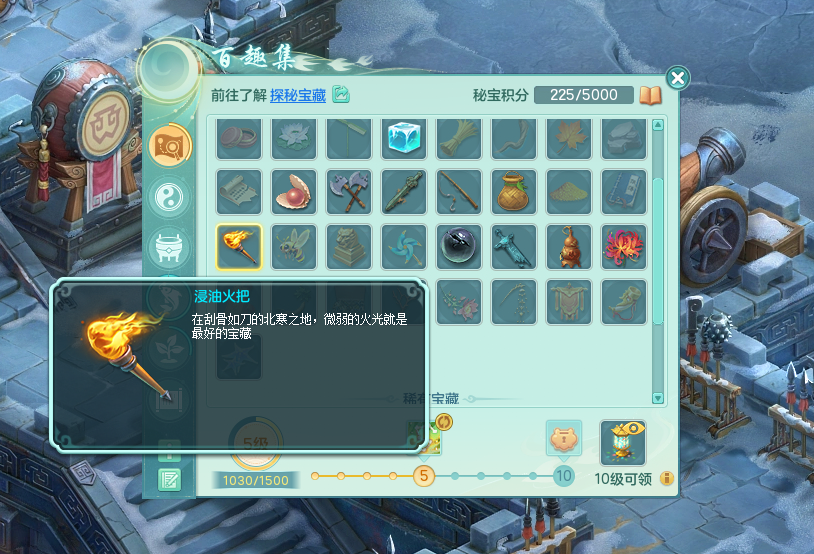Choose the dark orb treasure slot

tap(459, 246)
